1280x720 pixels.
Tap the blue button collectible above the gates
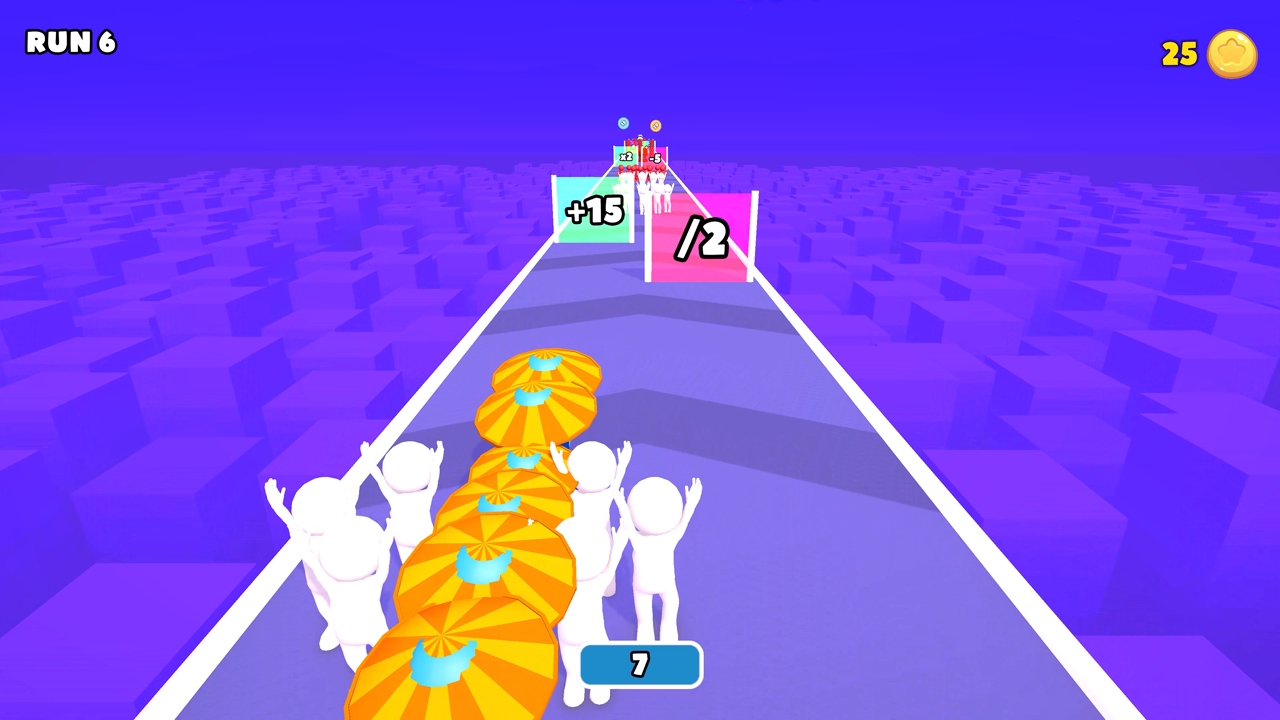[x=623, y=124]
